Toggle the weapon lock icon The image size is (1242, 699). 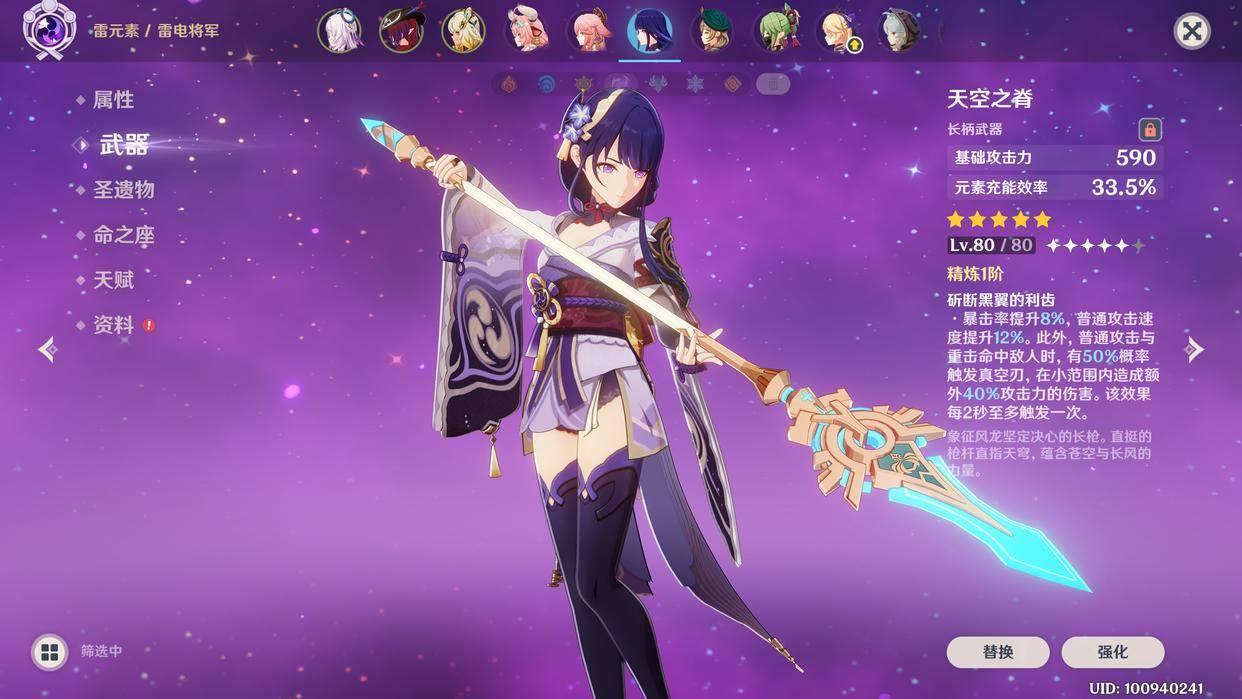pyautogui.click(x=1150, y=129)
